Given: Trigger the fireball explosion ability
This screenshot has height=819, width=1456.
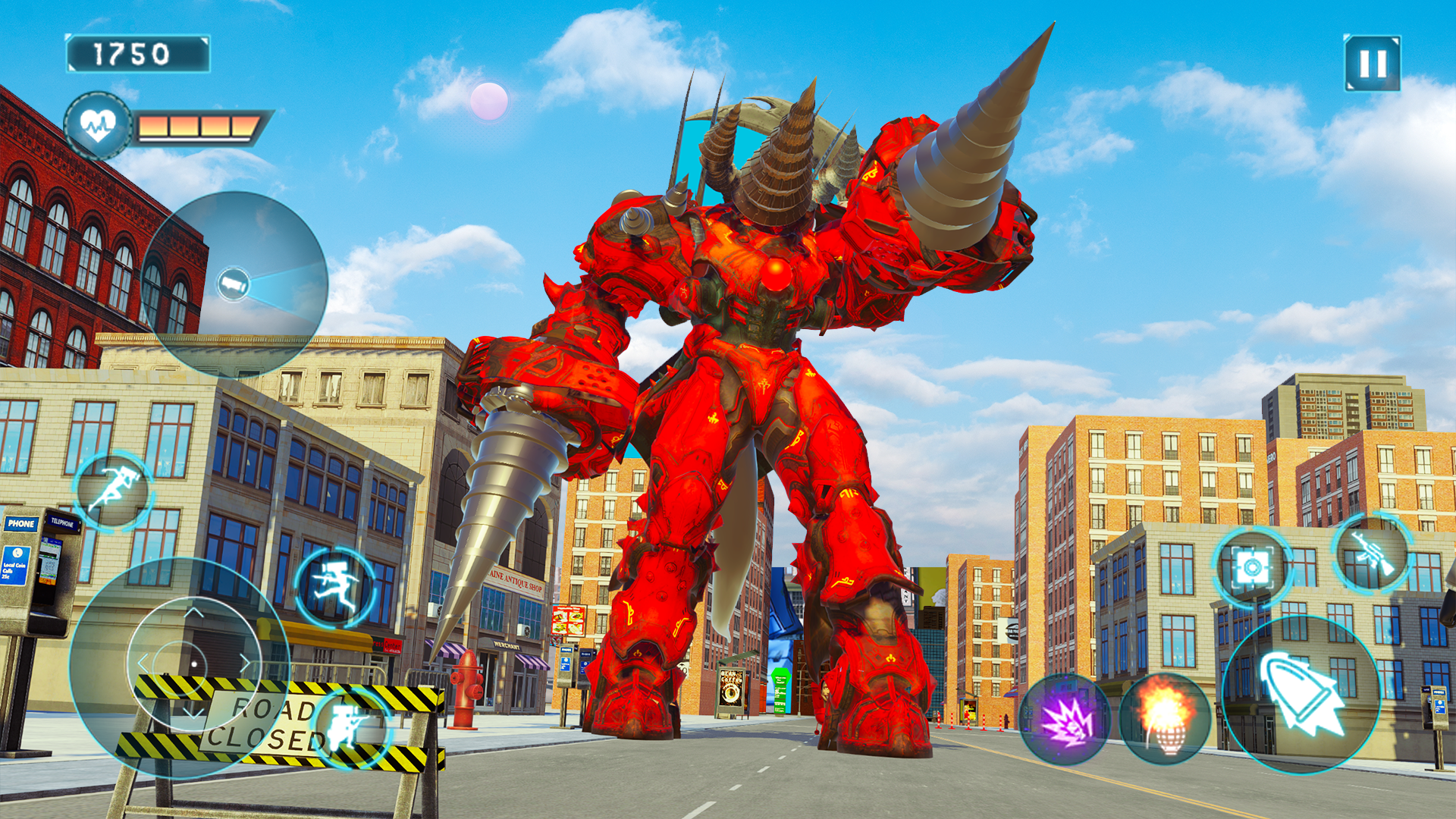Looking at the screenshot, I should pyautogui.click(x=1165, y=718).
